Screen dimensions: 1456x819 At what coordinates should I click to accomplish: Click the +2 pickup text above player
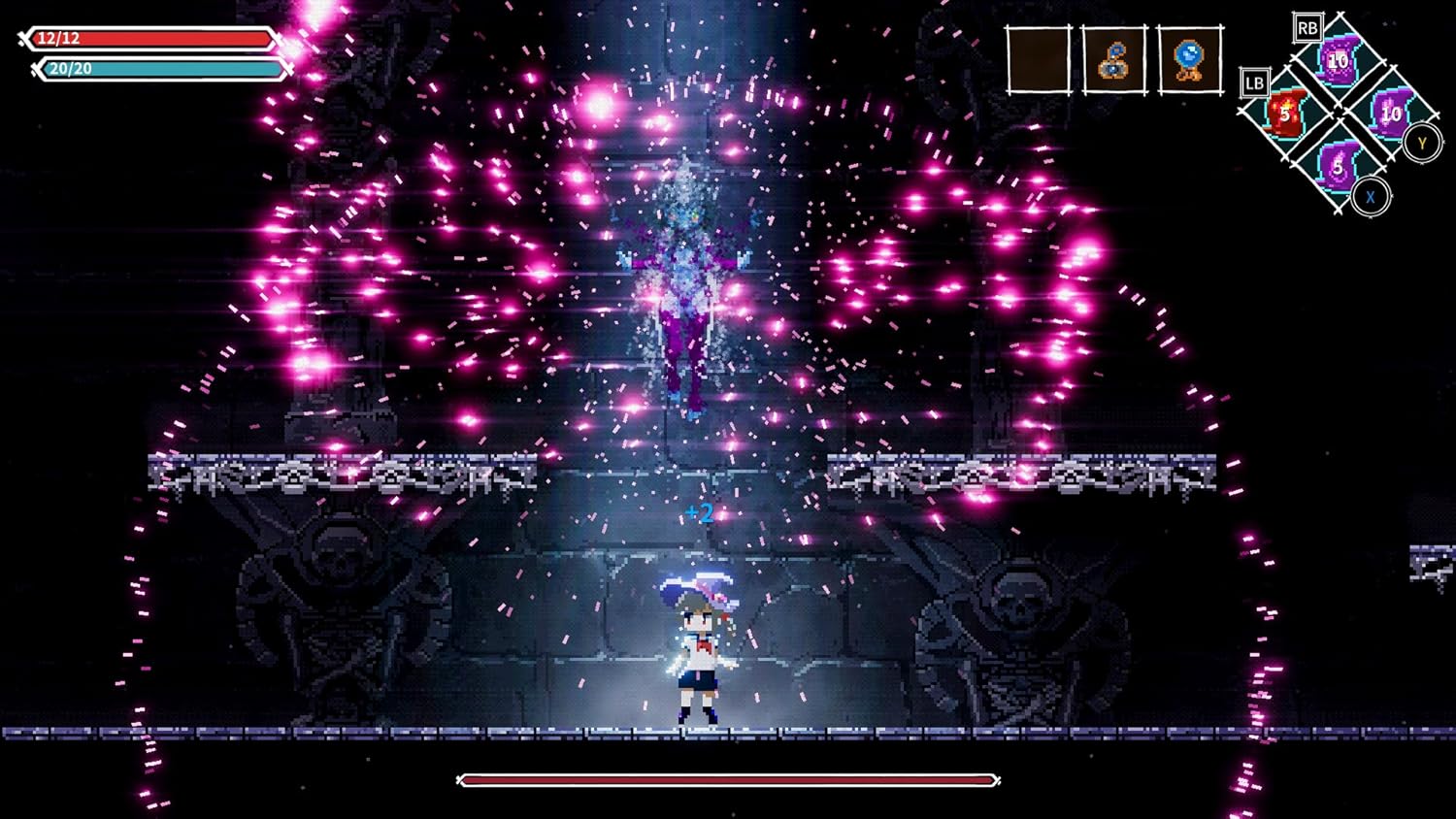pyautogui.click(x=699, y=514)
